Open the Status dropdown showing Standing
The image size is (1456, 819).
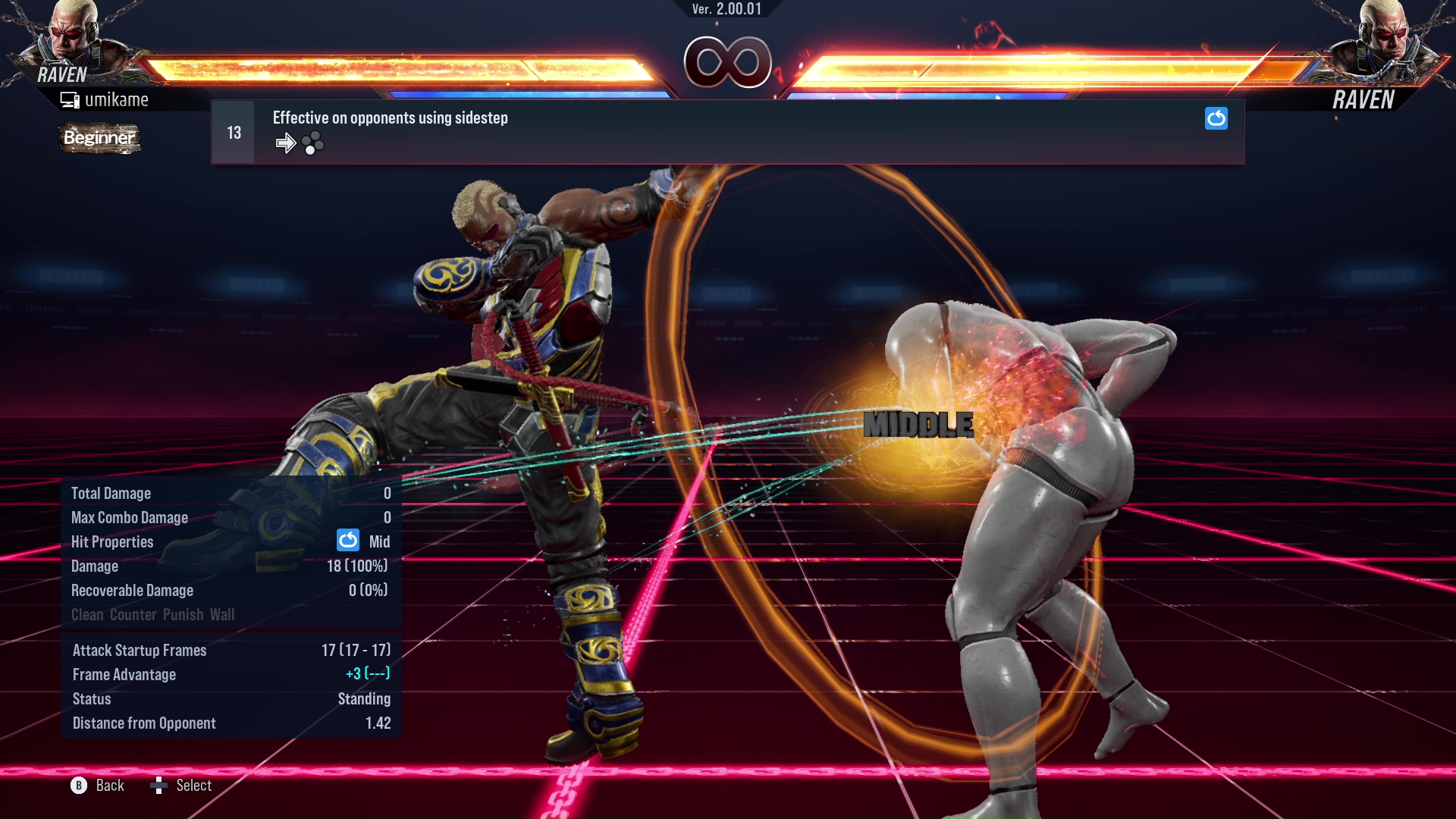coord(365,698)
